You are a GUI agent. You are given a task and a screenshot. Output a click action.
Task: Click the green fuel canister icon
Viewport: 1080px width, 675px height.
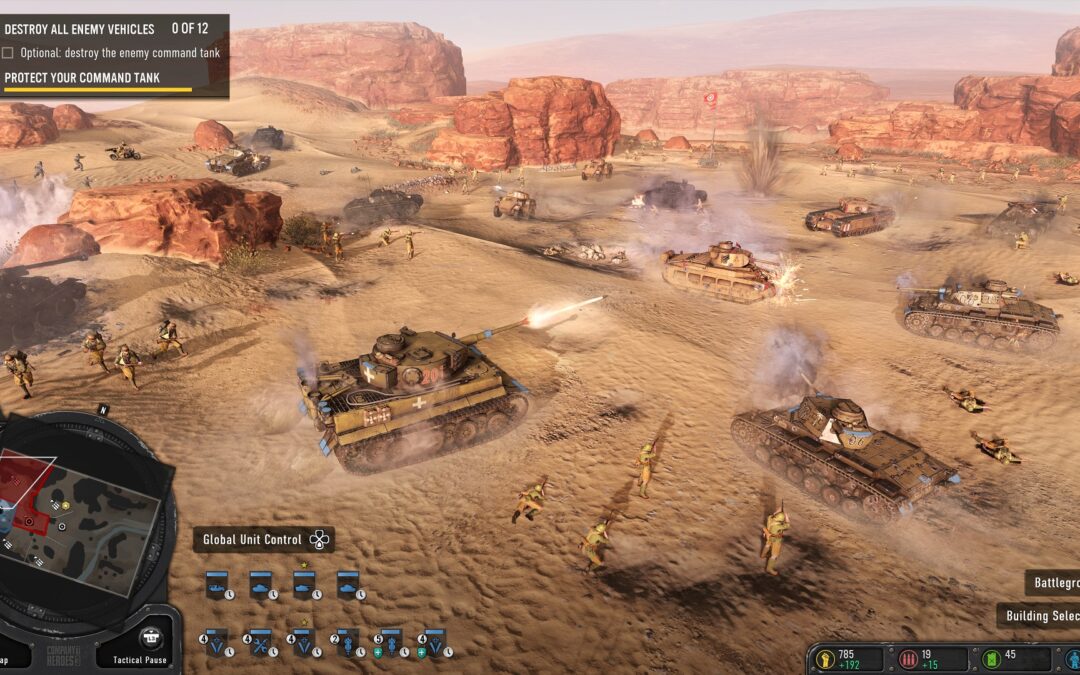(x=993, y=659)
